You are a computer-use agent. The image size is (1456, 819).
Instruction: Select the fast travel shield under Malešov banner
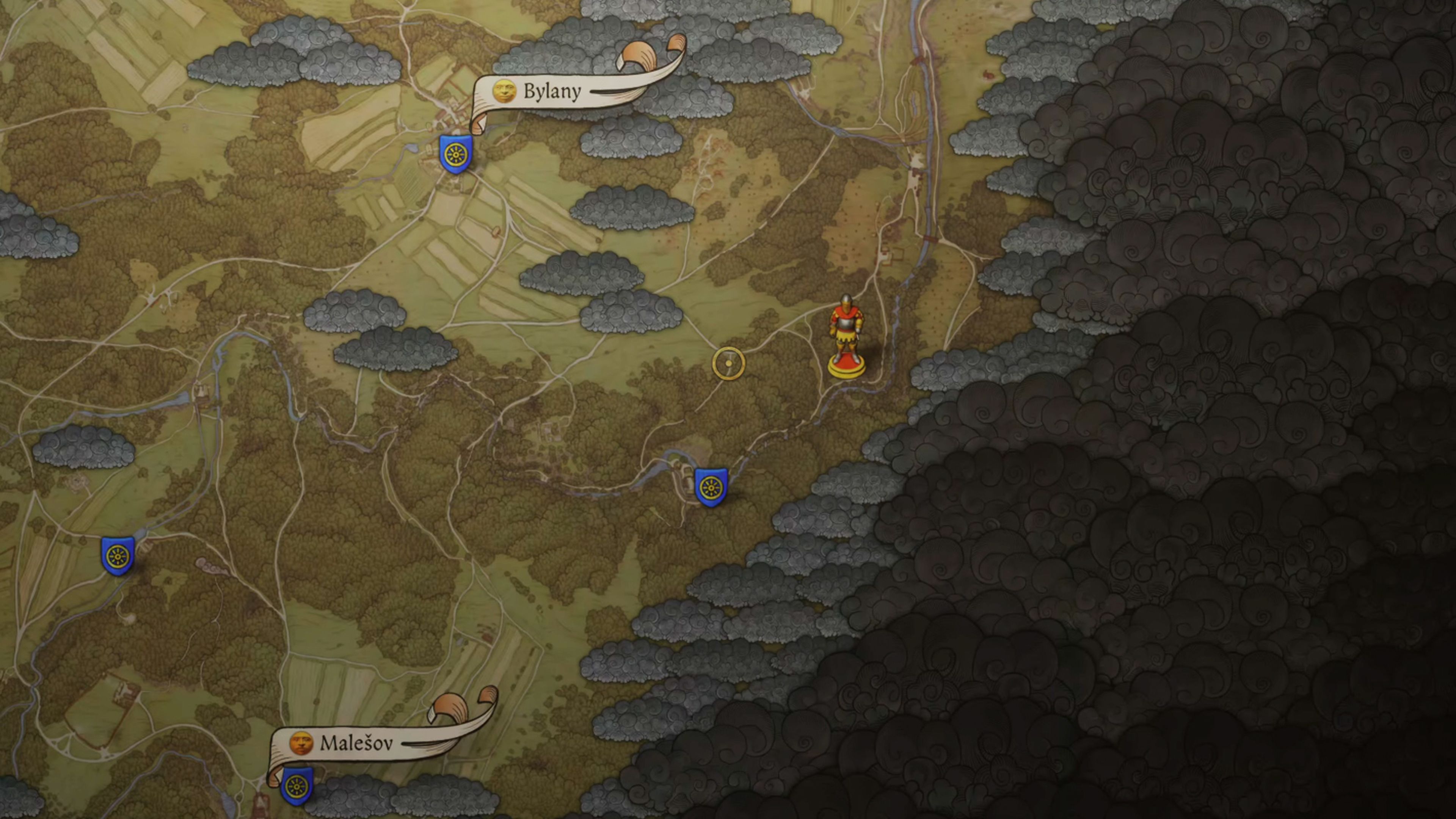(x=297, y=785)
